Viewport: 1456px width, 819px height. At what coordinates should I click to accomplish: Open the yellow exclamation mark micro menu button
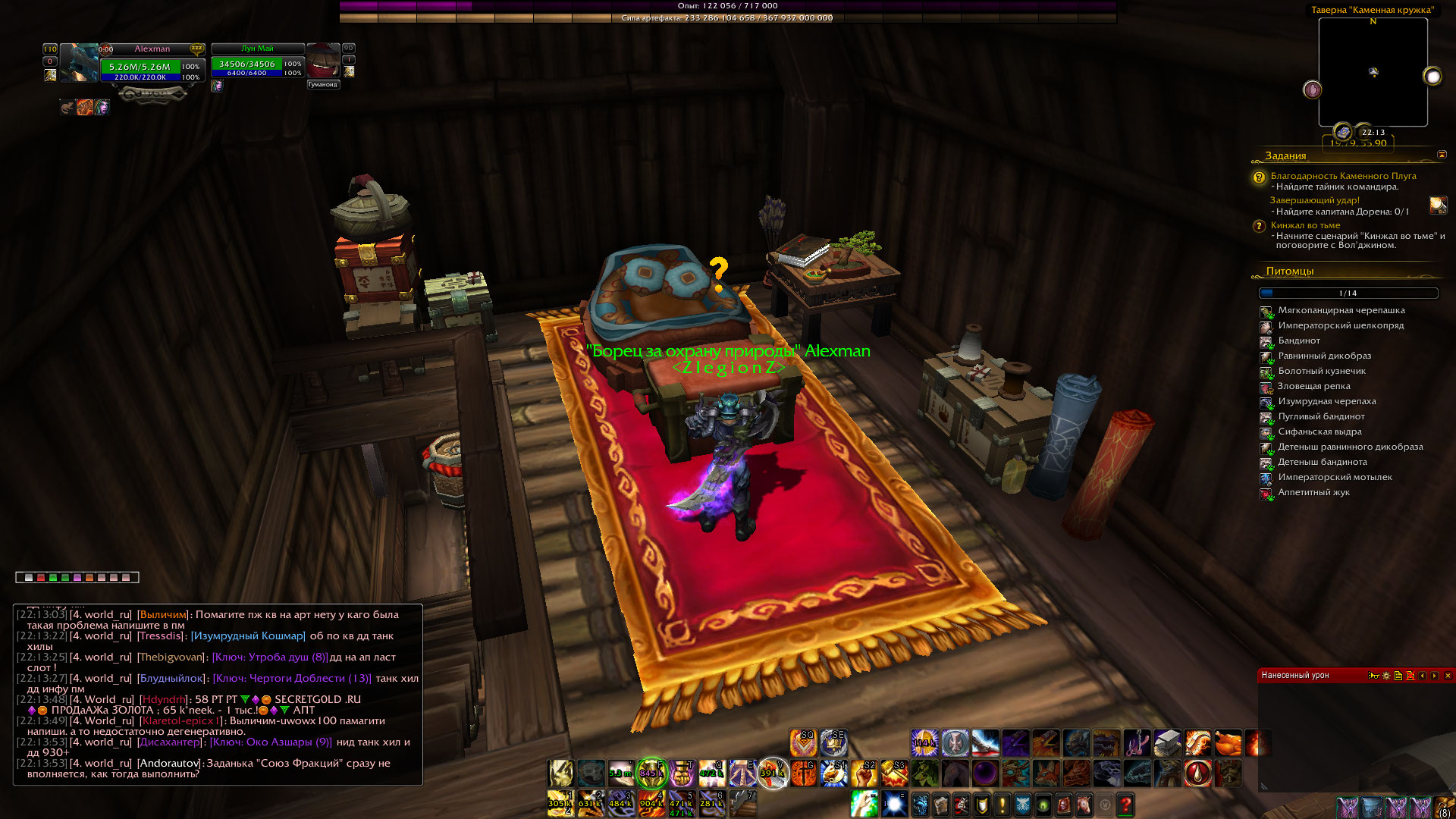point(1002,805)
